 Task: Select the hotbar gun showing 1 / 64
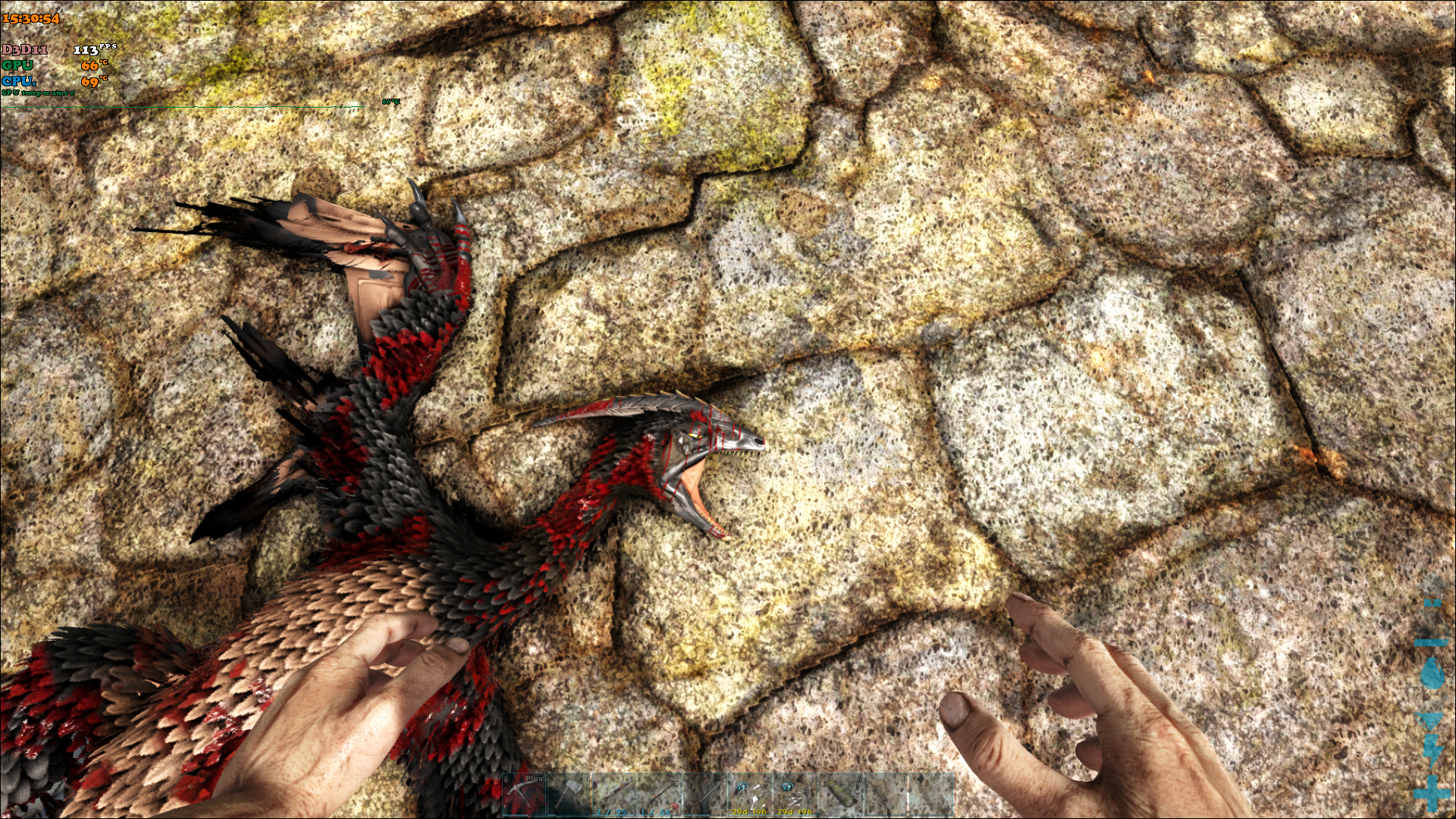point(658,795)
